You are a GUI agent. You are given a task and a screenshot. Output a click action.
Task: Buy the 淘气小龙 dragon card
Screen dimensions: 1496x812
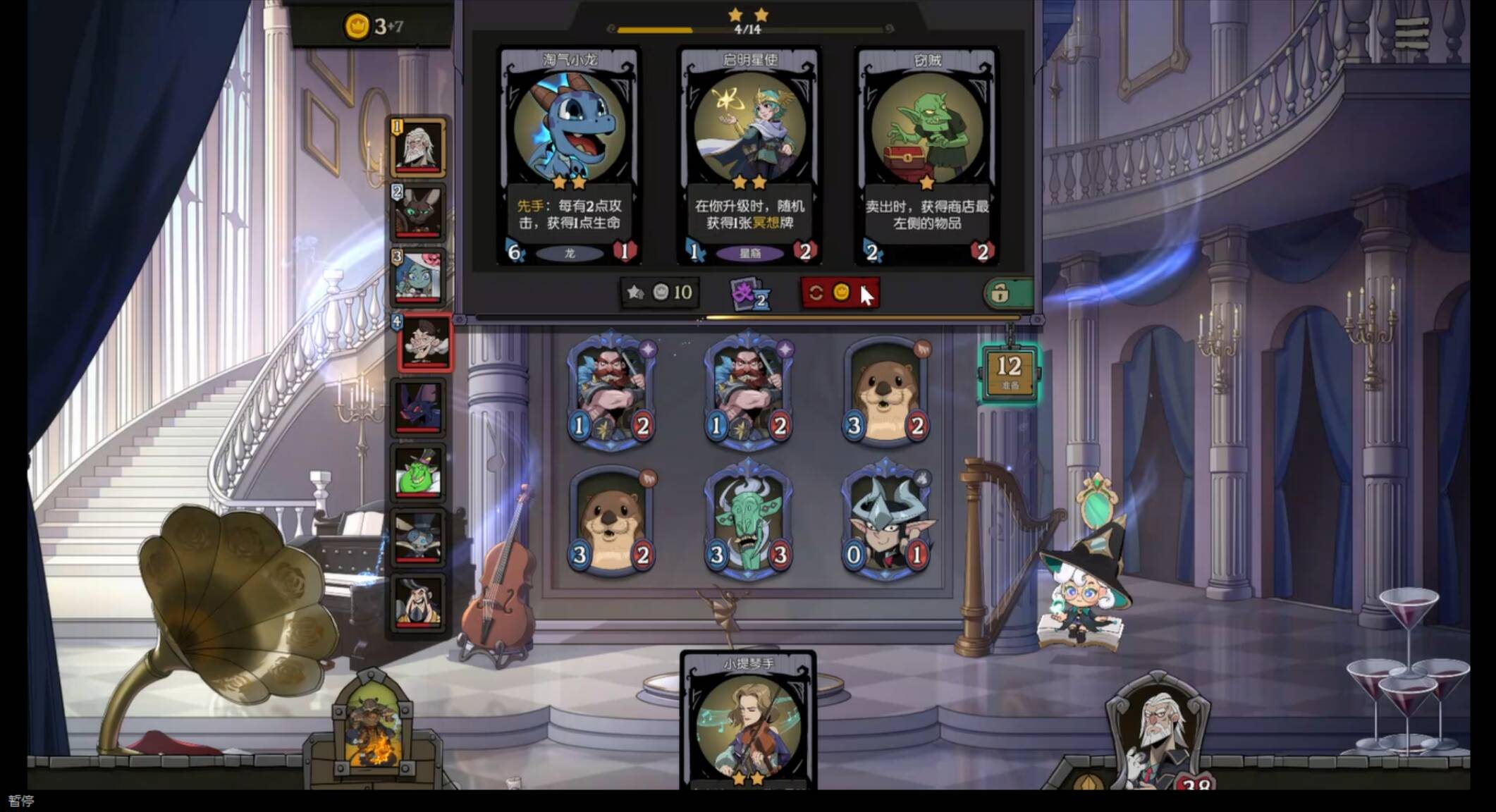pyautogui.click(x=569, y=155)
